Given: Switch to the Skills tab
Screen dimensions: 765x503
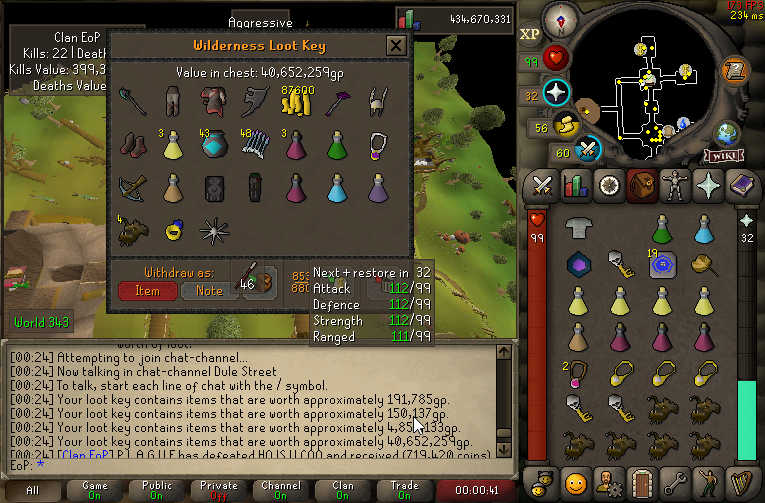Looking at the screenshot, I should 574,186.
